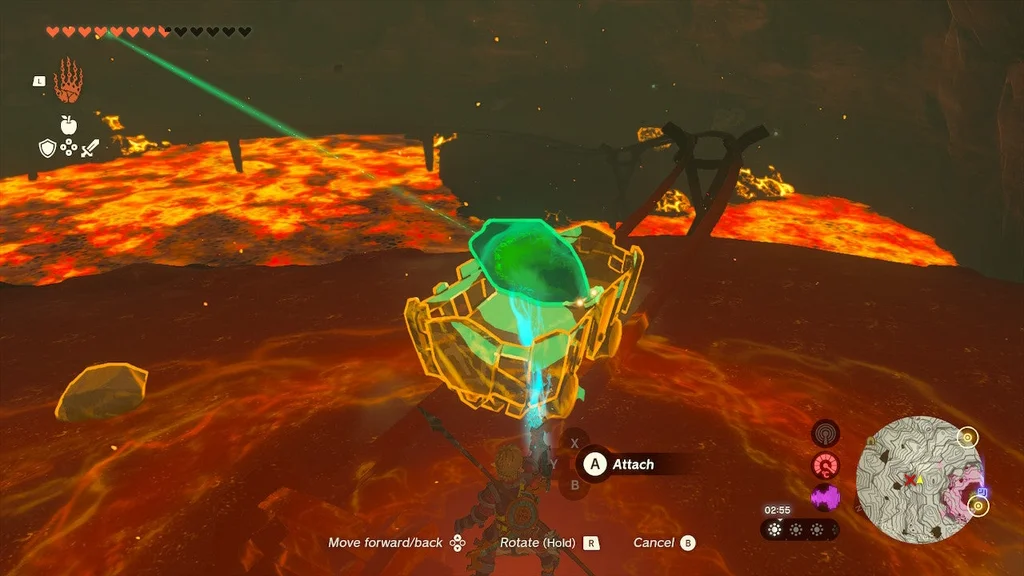Choose the sword weapon quick-swap icon

click(90, 149)
